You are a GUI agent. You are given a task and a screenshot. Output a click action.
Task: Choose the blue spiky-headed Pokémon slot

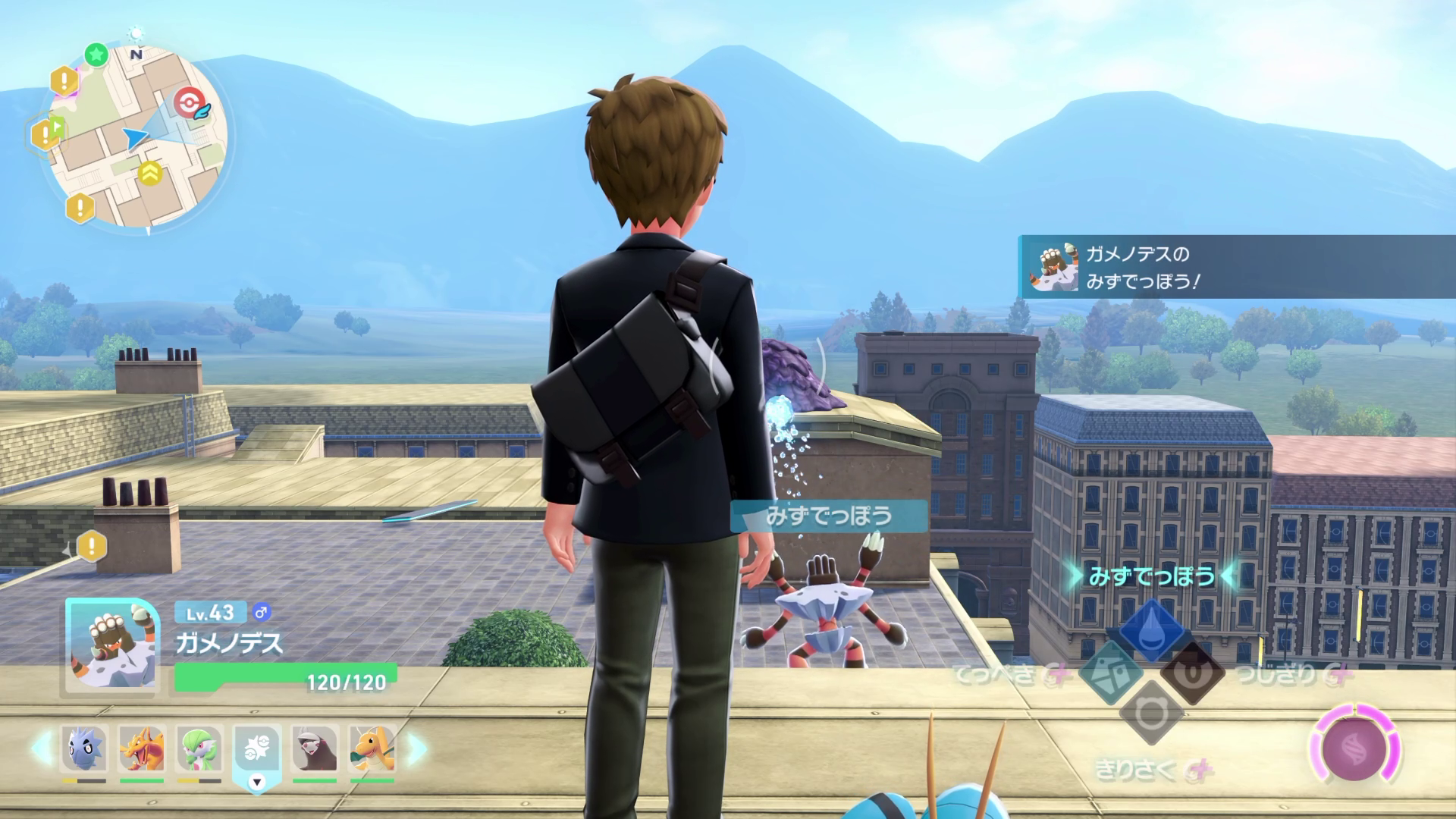pyautogui.click(x=84, y=749)
